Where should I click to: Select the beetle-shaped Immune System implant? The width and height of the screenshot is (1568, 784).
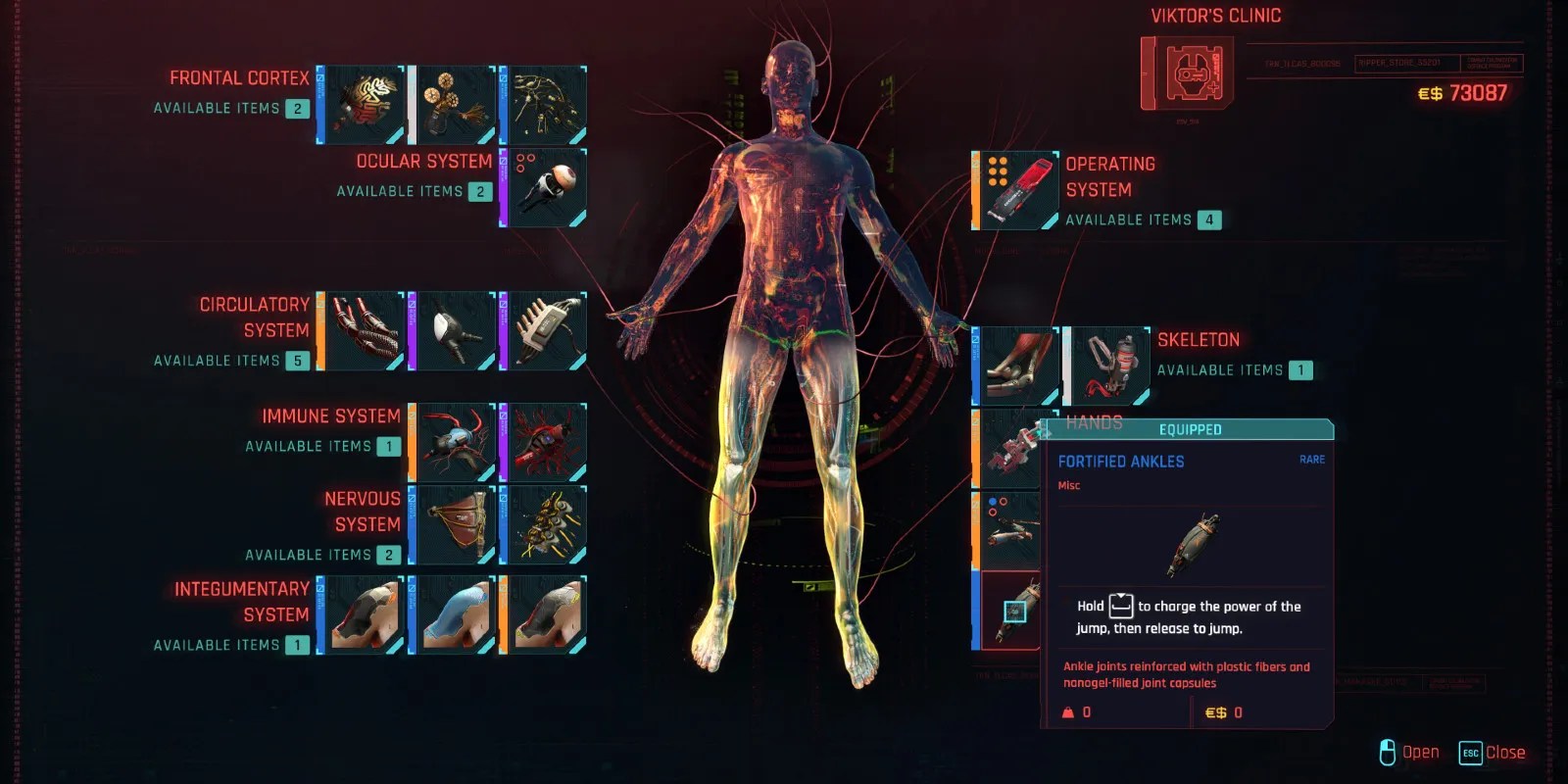[x=454, y=441]
